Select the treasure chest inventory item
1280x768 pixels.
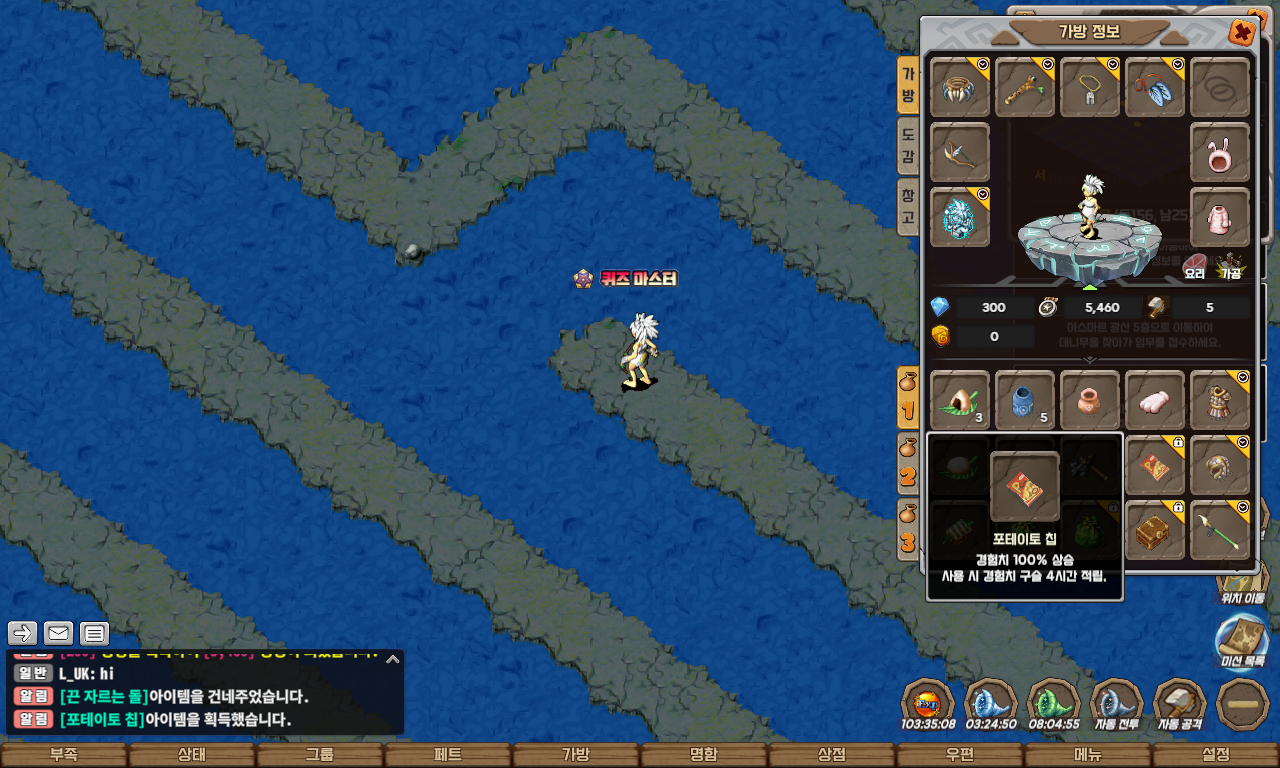(x=1155, y=530)
